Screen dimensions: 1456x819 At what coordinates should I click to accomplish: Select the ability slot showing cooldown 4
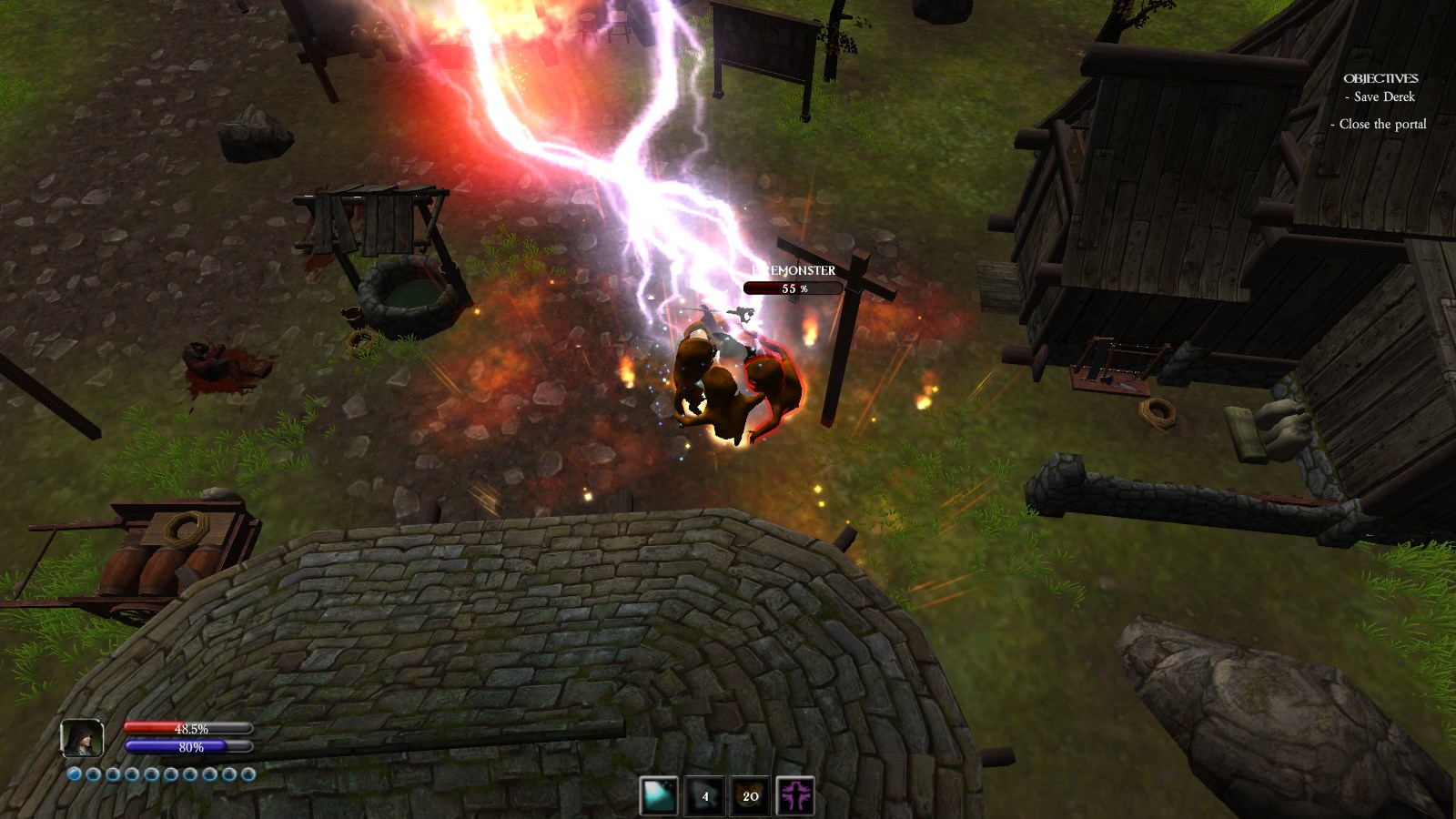tap(704, 796)
